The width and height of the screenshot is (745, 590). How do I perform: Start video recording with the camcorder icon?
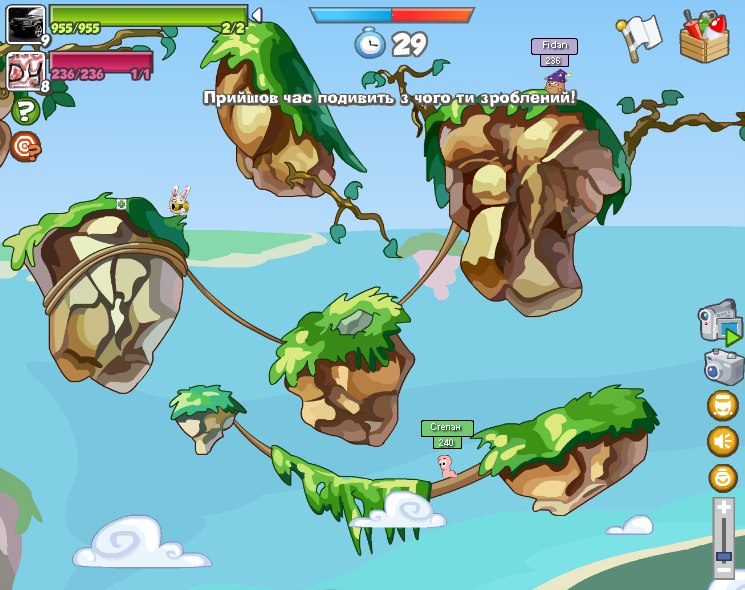(720, 324)
